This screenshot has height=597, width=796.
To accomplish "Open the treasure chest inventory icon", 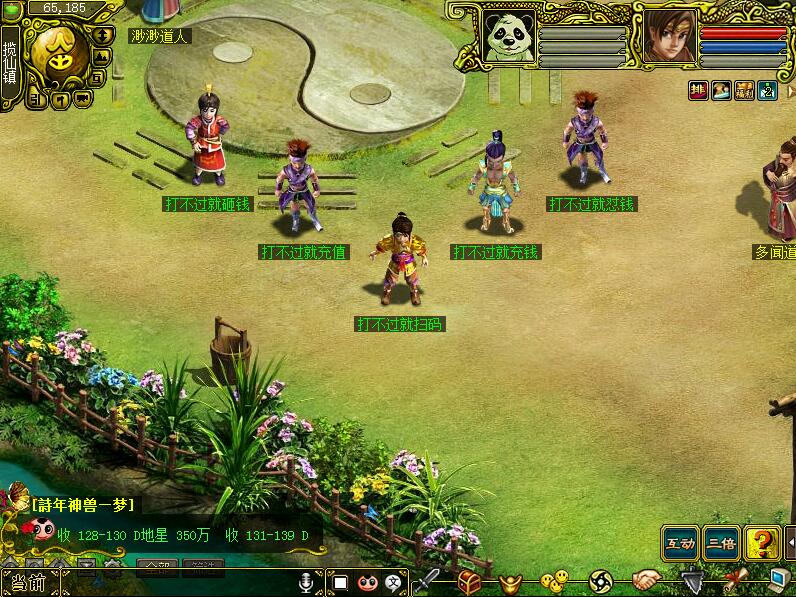I will [x=470, y=580].
